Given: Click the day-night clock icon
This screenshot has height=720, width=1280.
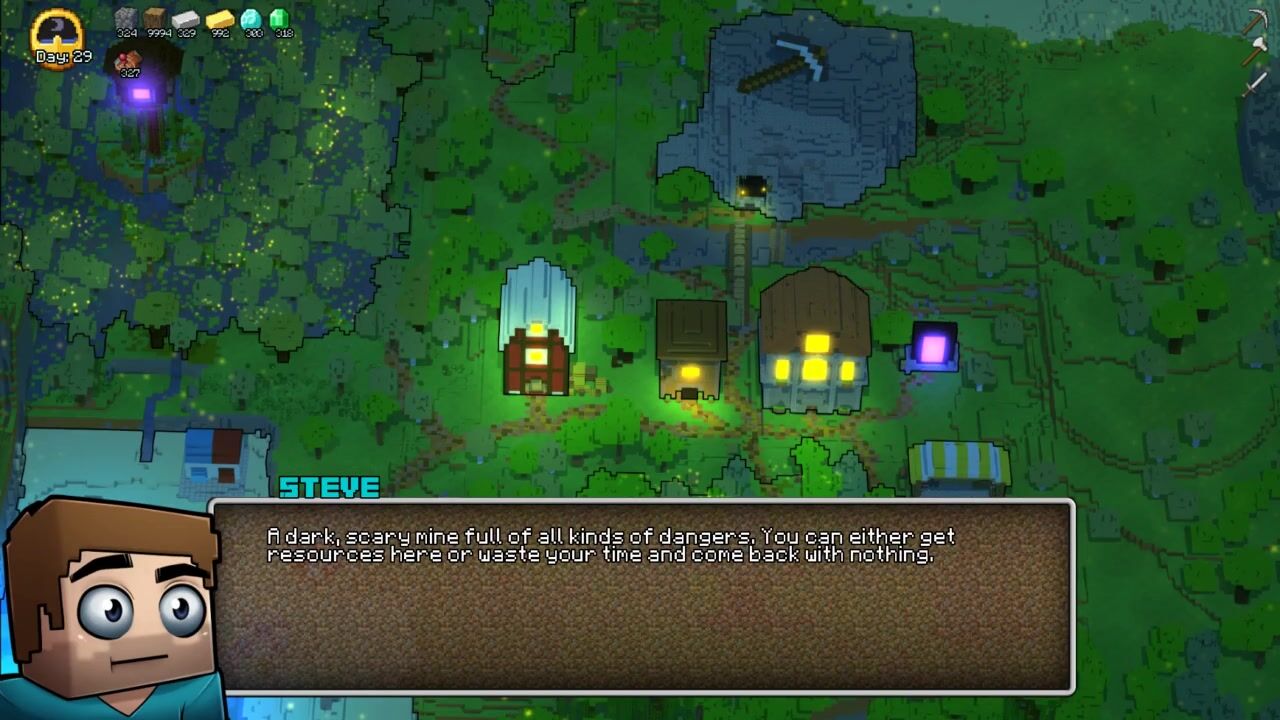Looking at the screenshot, I should coord(58,30).
